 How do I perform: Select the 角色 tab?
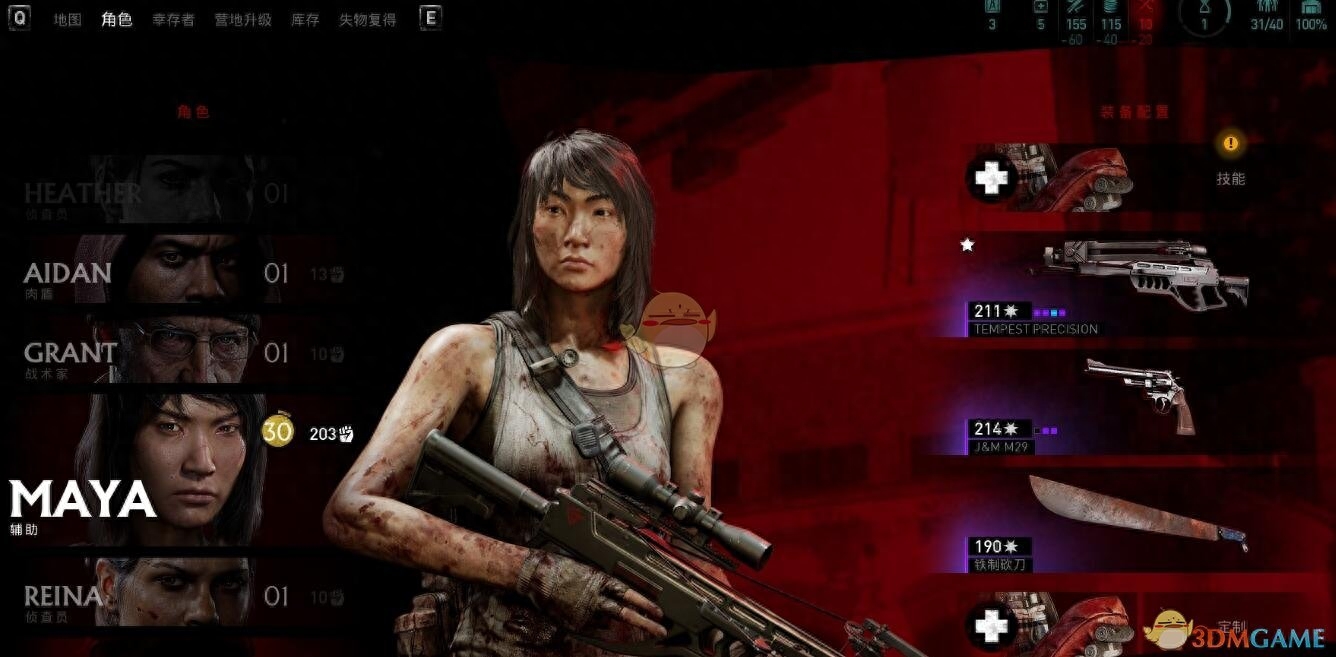coord(117,19)
